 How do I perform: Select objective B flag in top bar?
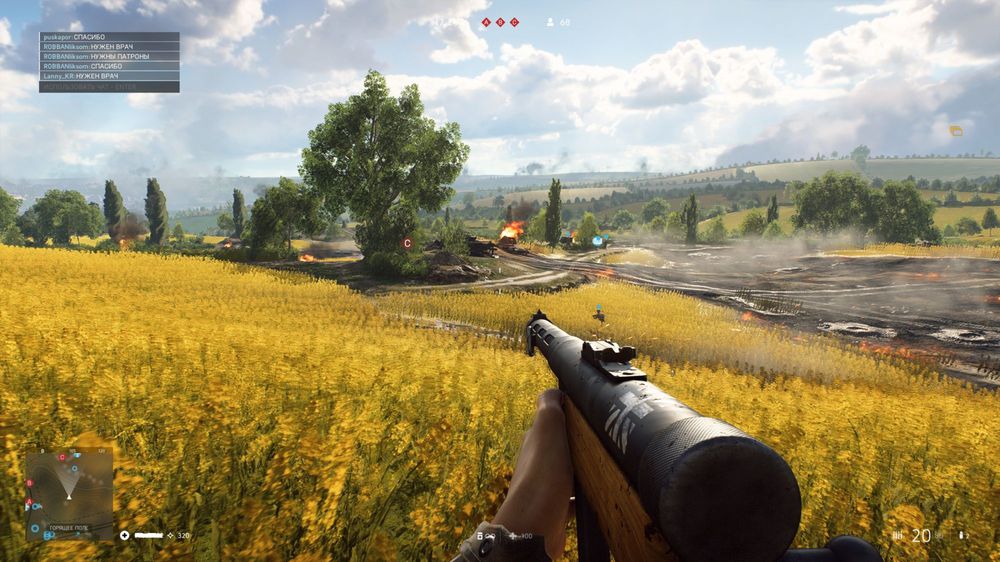coord(501,22)
